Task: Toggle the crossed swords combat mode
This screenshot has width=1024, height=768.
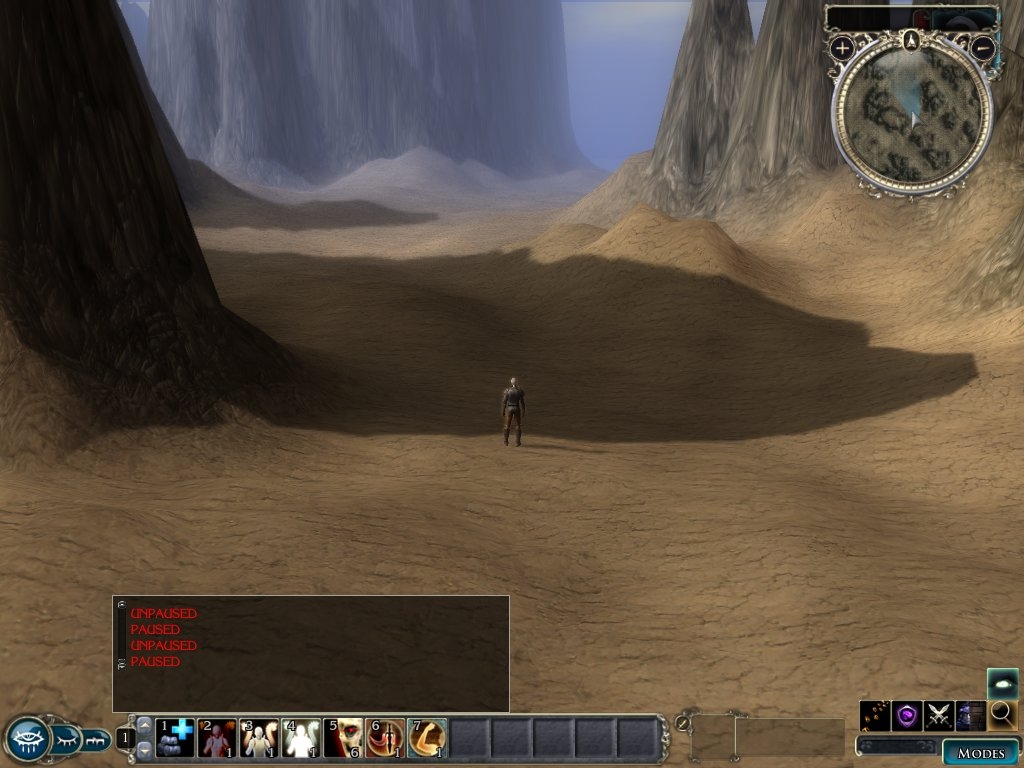Action: pos(939,715)
